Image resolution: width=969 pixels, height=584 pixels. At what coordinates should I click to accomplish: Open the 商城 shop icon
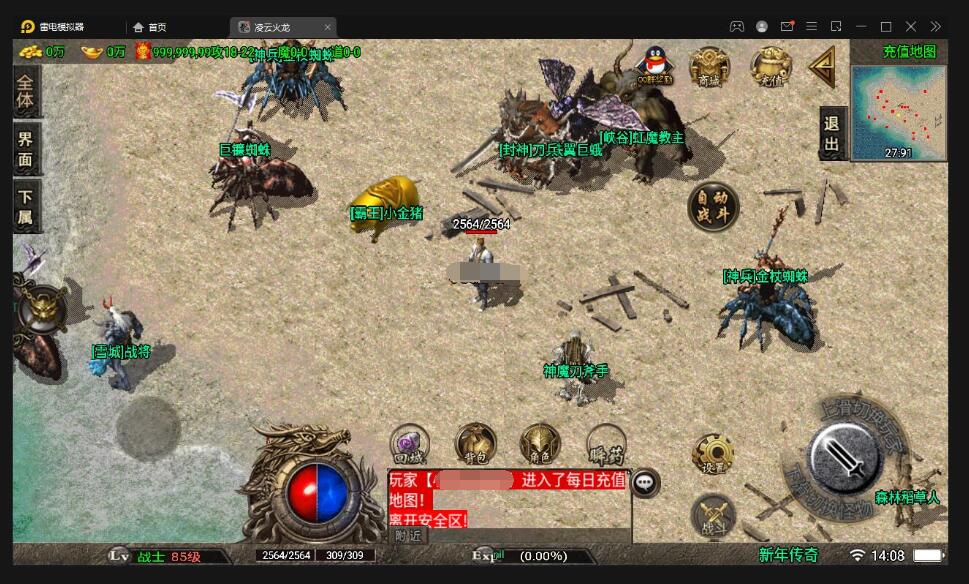pos(709,66)
